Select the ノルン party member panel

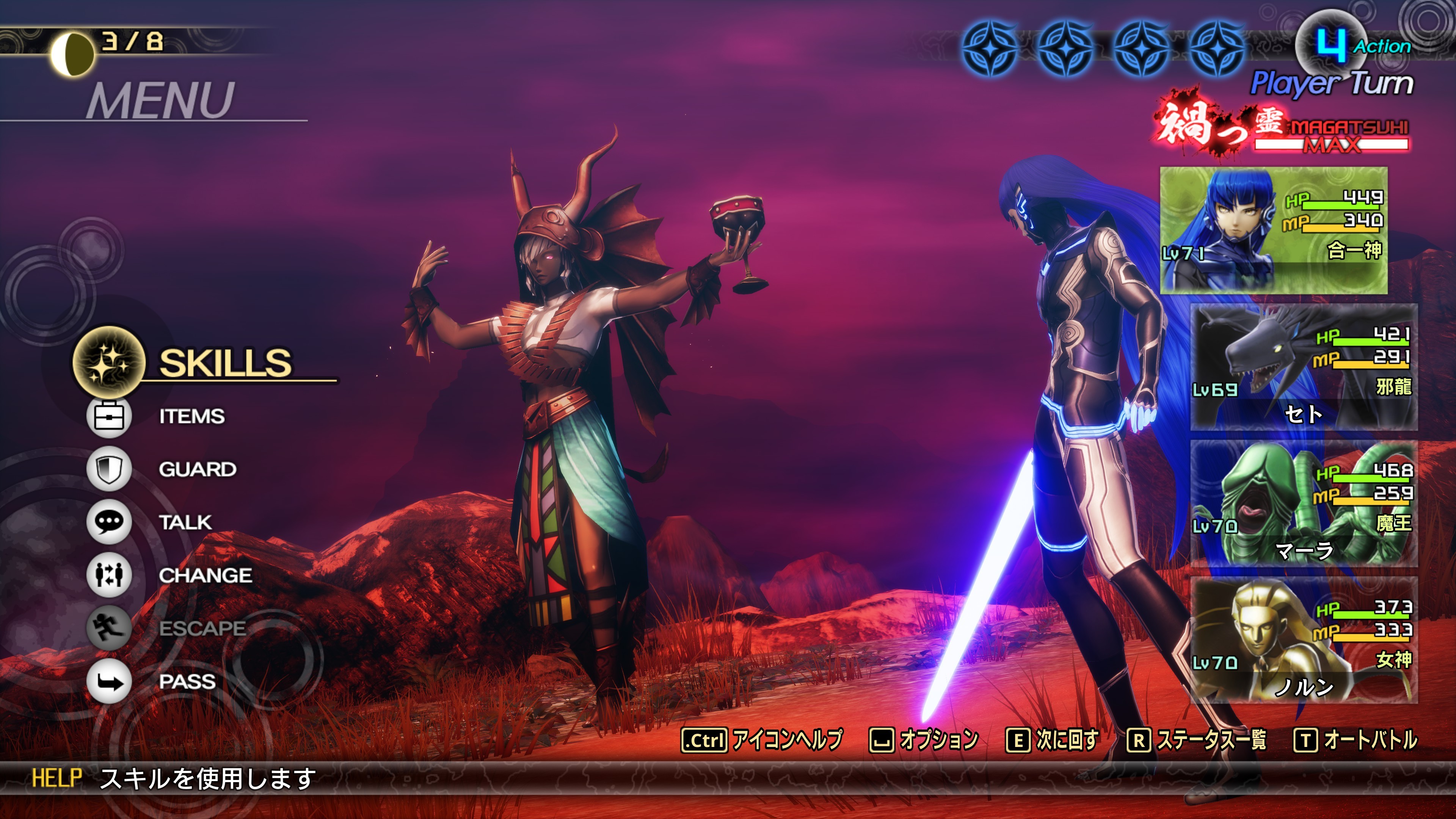1304,640
